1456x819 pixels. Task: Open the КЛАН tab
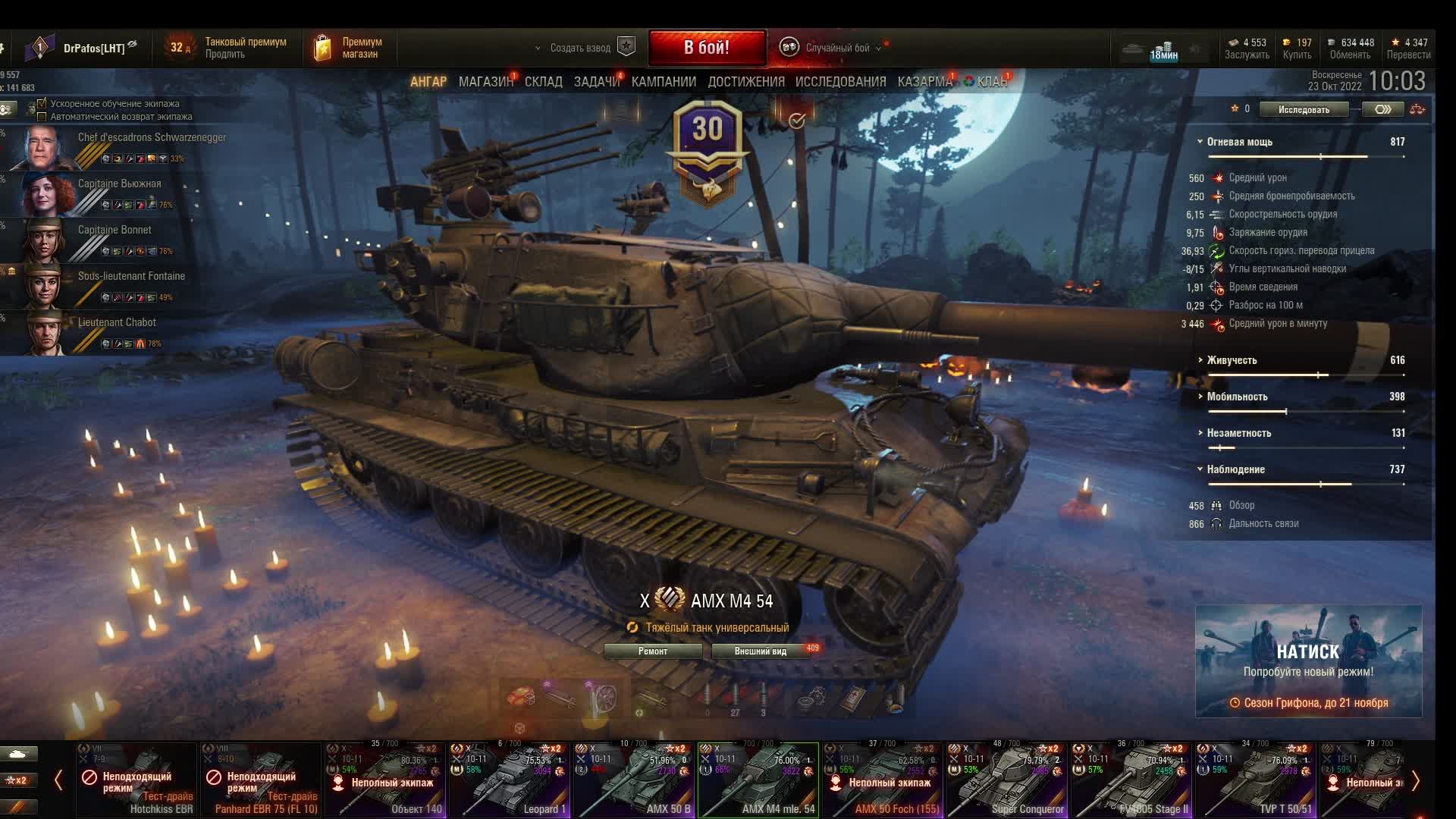click(x=991, y=82)
